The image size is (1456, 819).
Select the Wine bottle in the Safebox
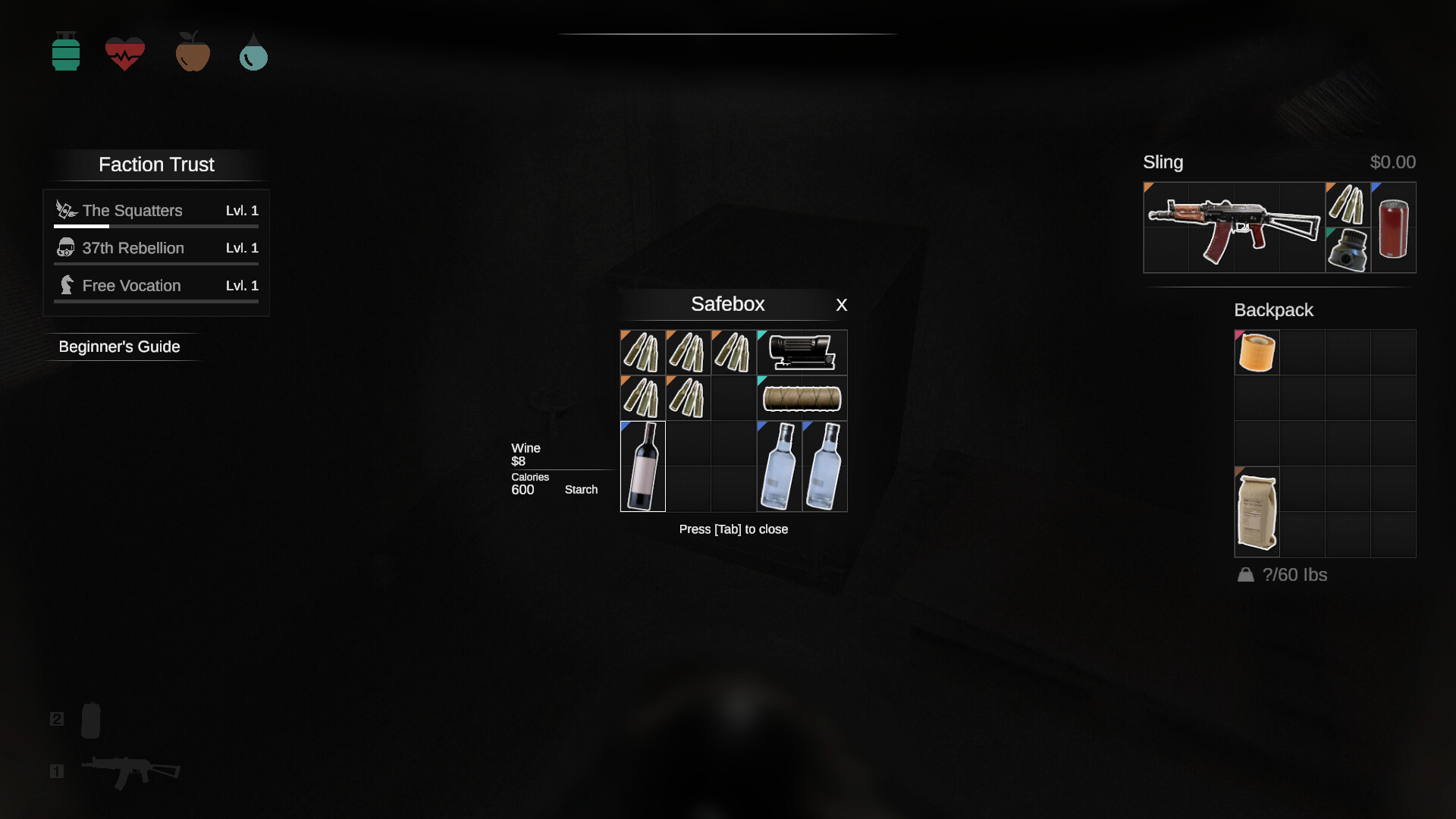tap(642, 466)
